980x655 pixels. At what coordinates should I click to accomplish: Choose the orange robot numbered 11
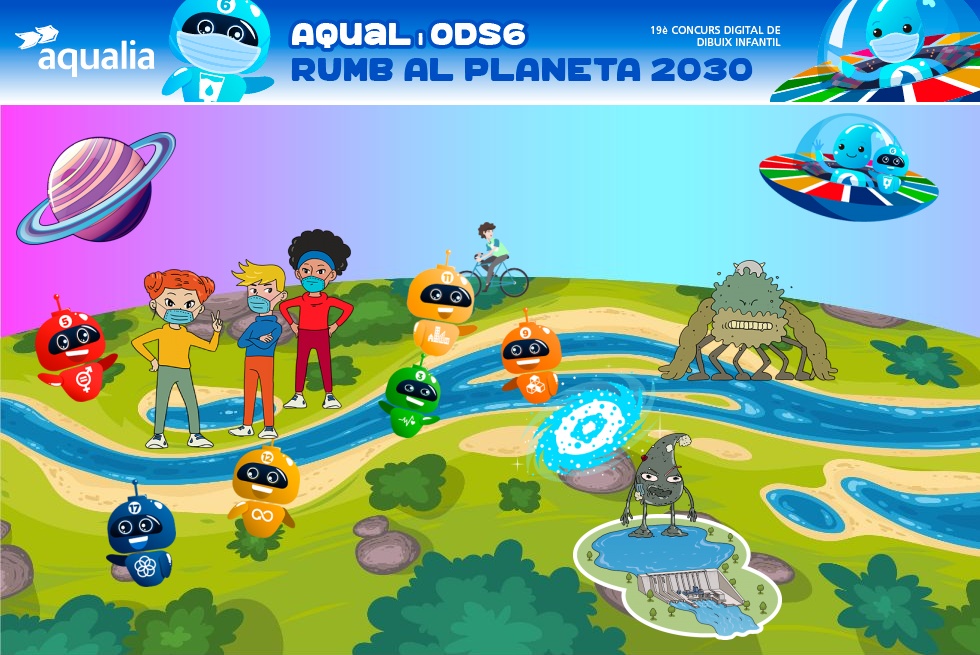[439, 306]
